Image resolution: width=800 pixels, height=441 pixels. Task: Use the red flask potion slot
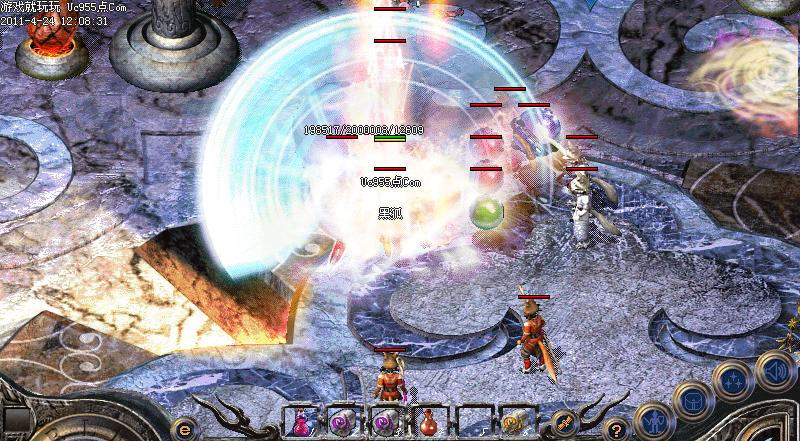point(429,422)
